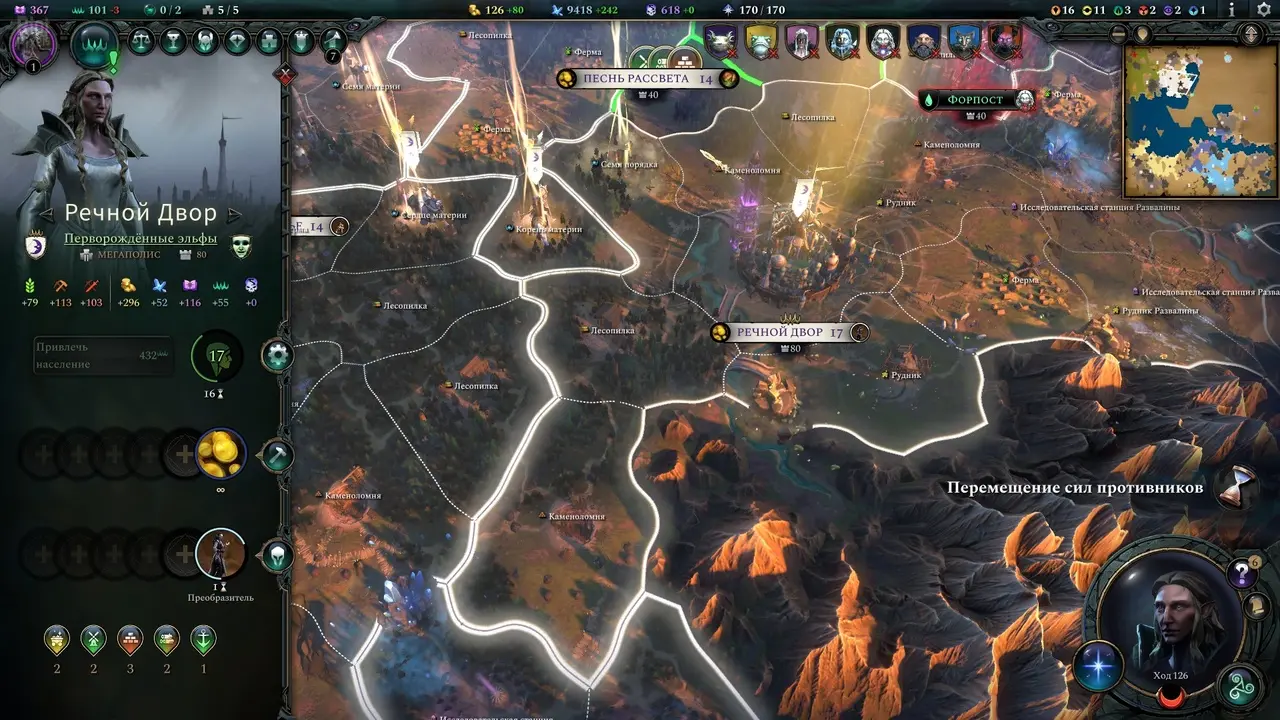This screenshot has width=1280, height=720.
Task: Open the helmet unit recruitment tab
Action: 277,554
